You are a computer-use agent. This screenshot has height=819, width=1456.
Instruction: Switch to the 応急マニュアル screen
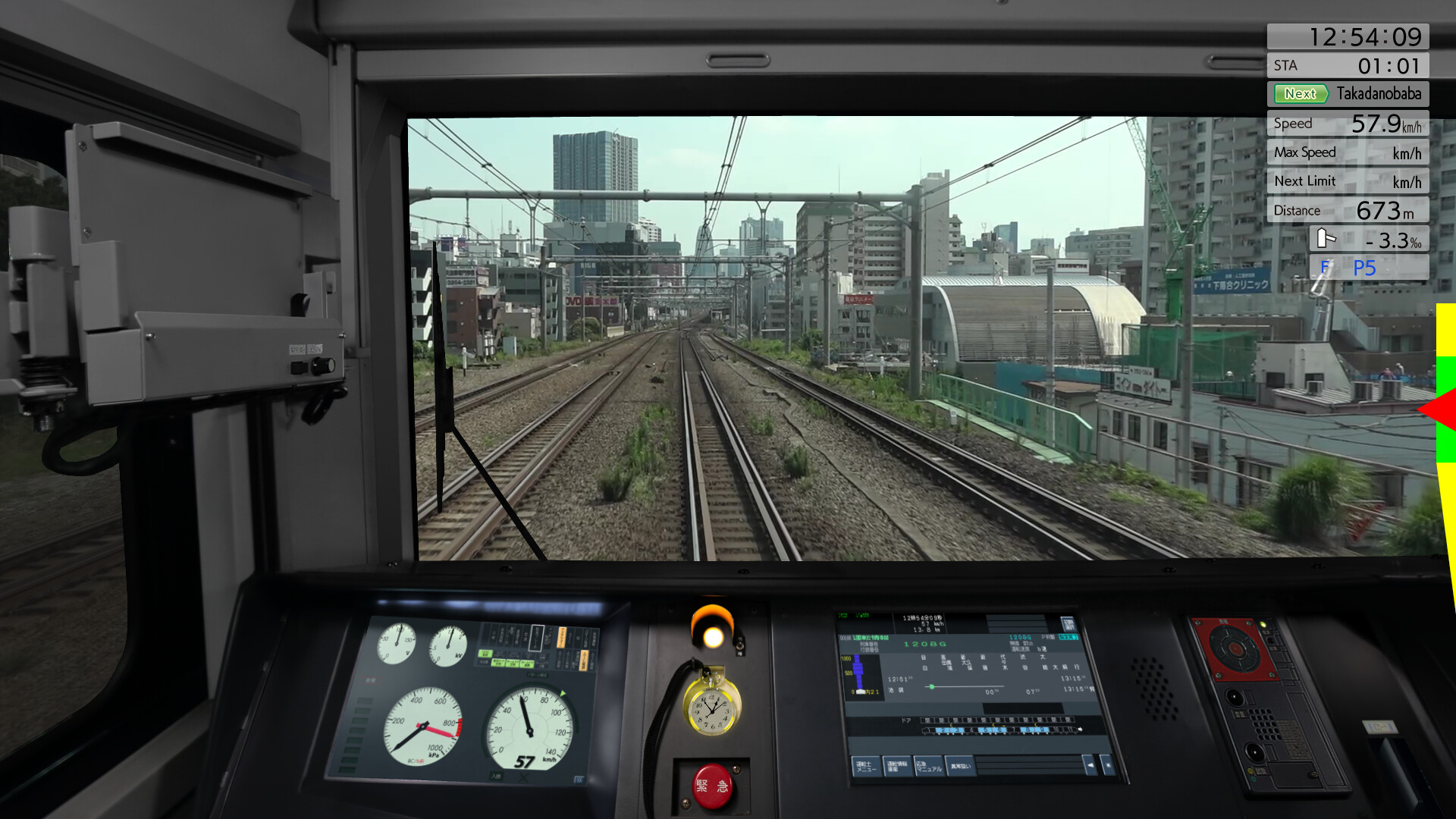point(929,768)
